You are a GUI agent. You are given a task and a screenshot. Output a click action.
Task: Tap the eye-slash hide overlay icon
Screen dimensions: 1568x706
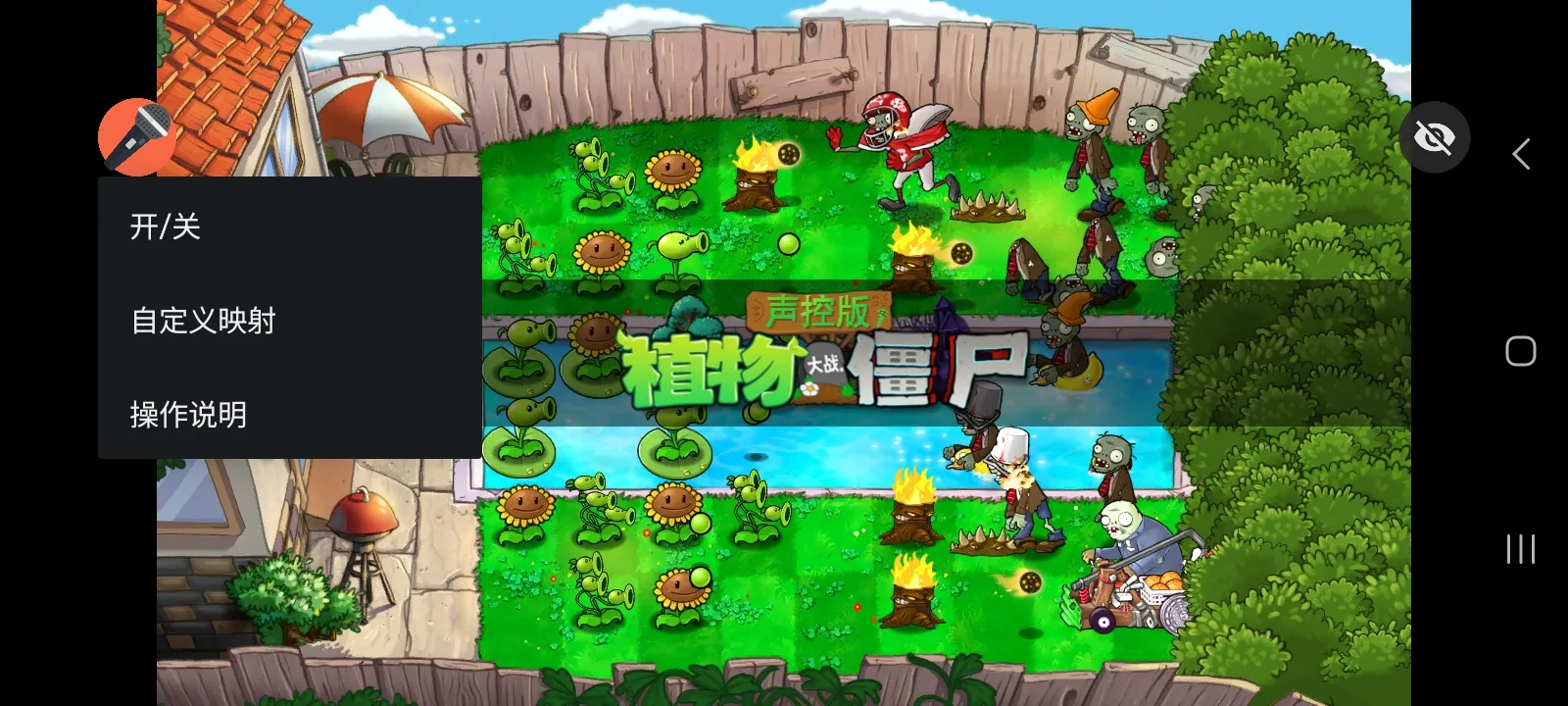pyautogui.click(x=1435, y=137)
